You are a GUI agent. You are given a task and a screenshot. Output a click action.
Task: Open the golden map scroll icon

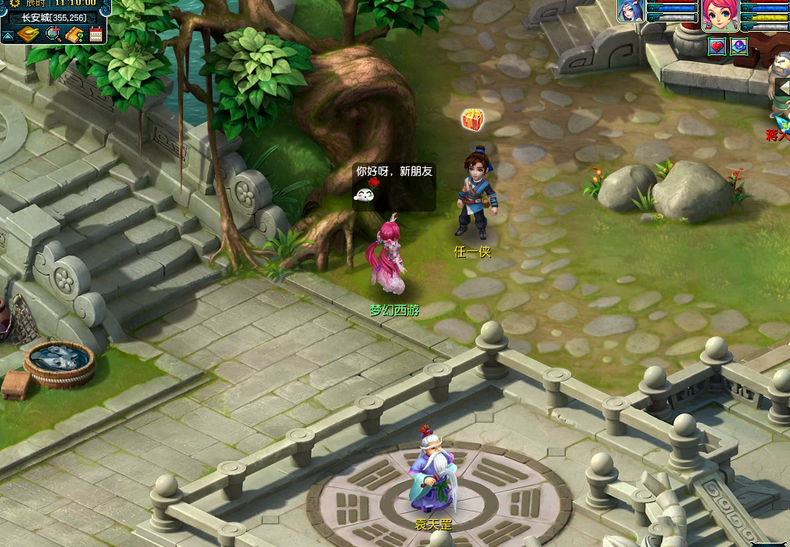[28, 35]
